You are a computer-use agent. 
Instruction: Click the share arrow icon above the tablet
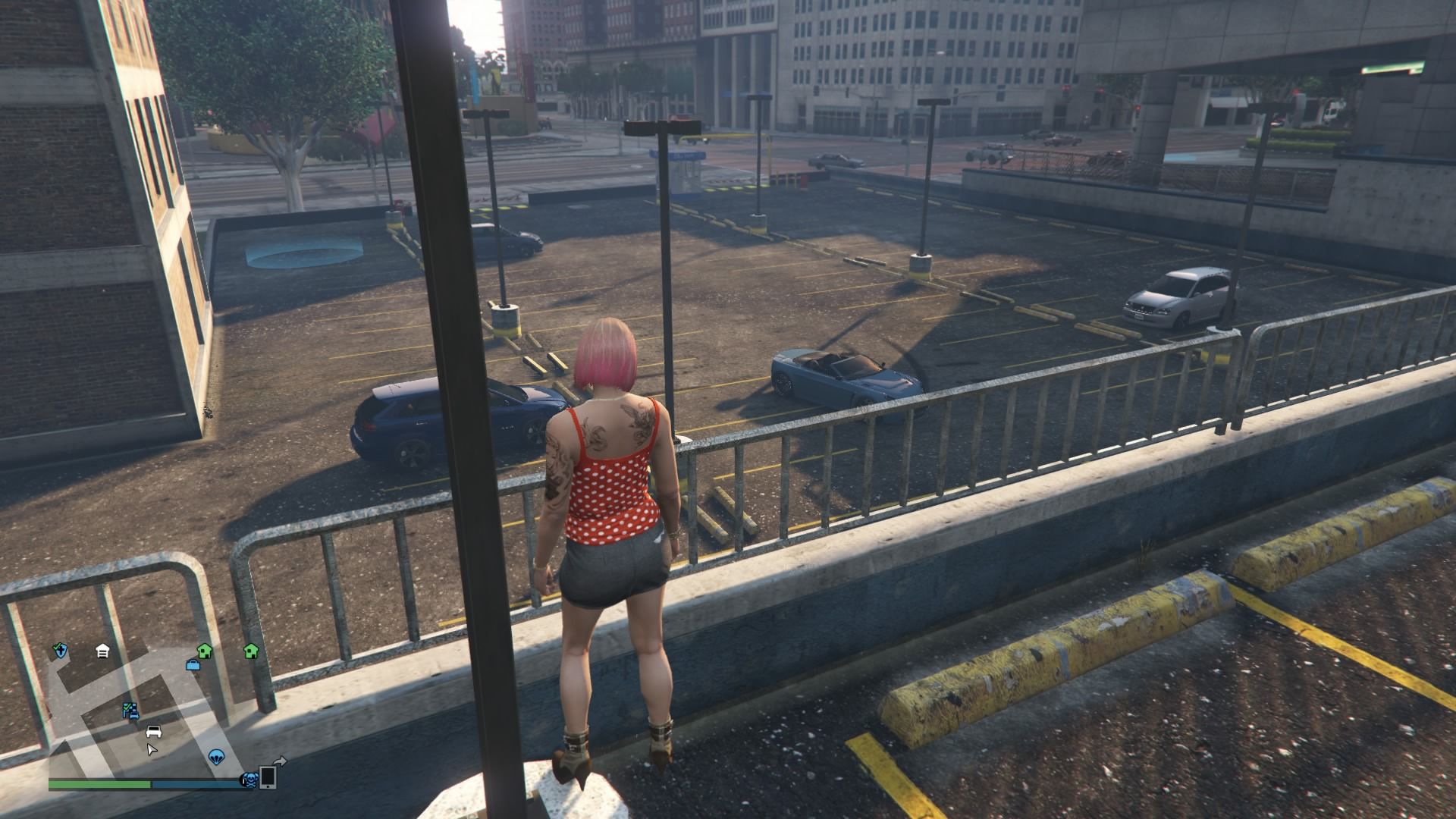280,761
